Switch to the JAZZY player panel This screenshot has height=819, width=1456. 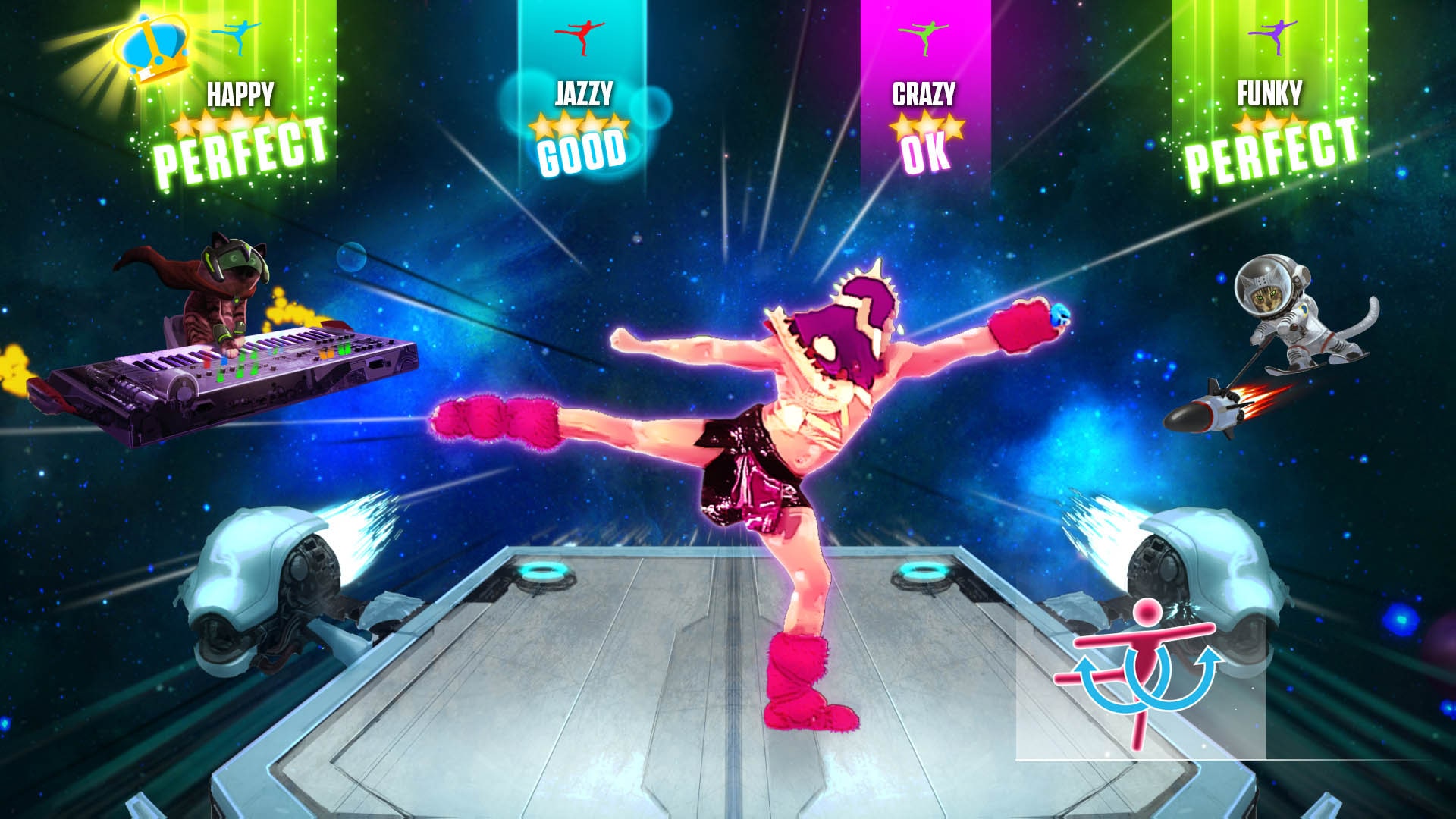584,93
